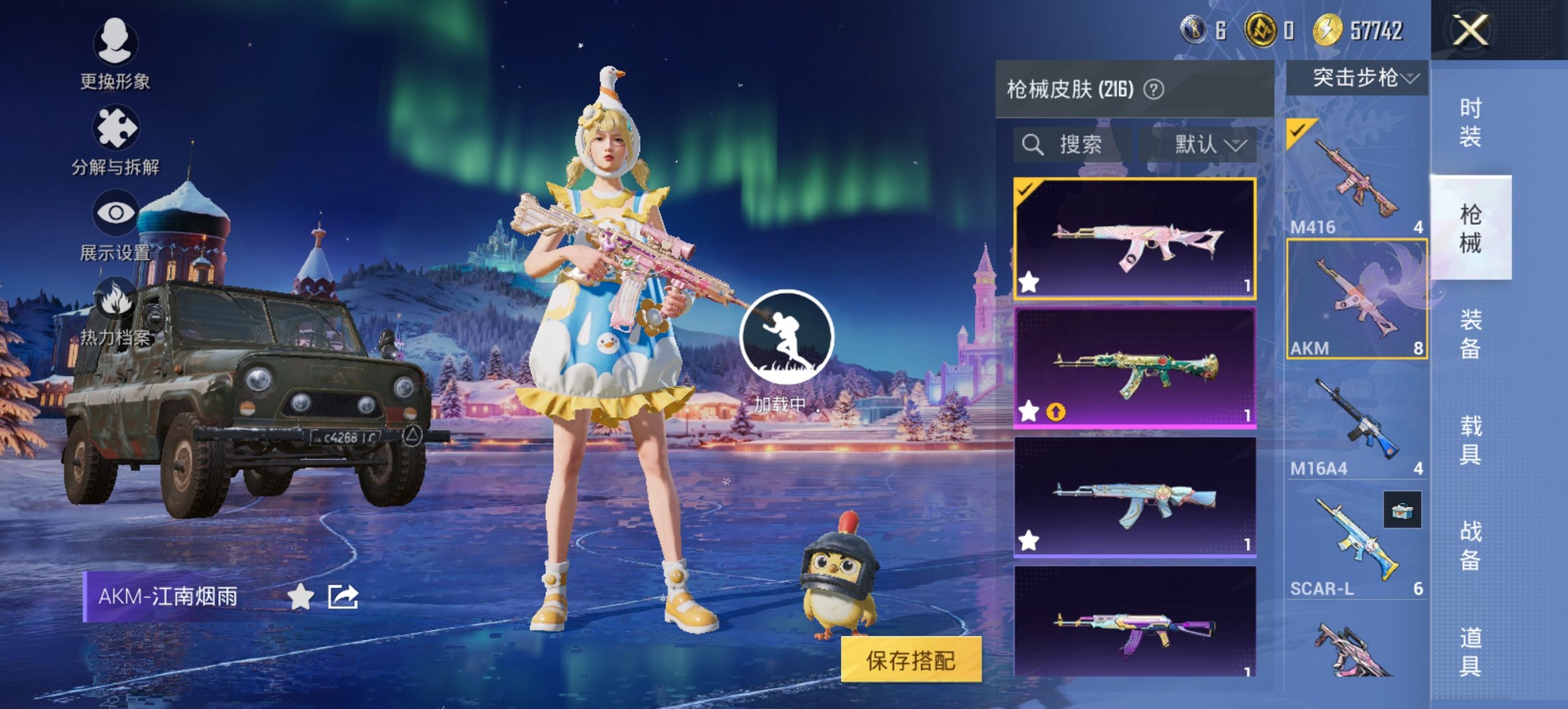Expand the 突击步枪 weapon category dropdown
The image size is (1568, 709).
click(x=1359, y=78)
